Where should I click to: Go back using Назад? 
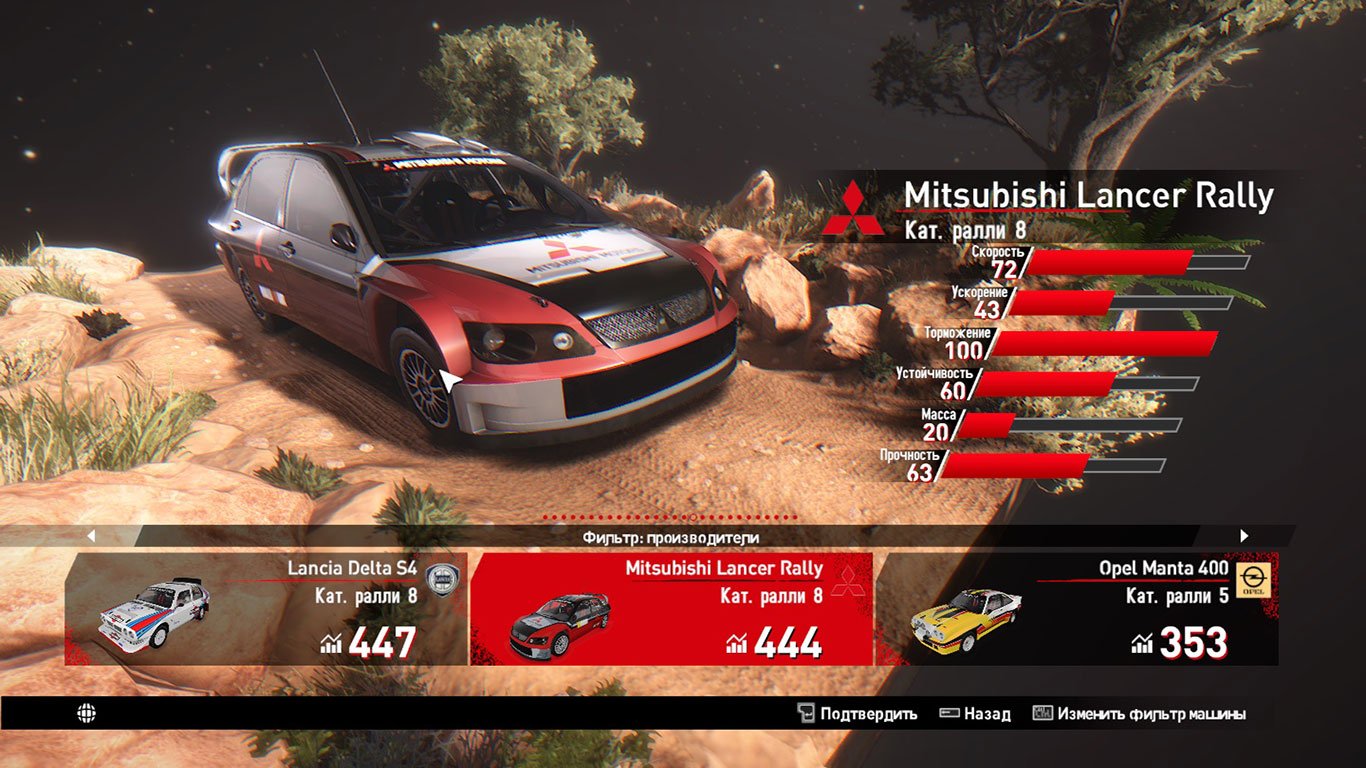(975, 714)
